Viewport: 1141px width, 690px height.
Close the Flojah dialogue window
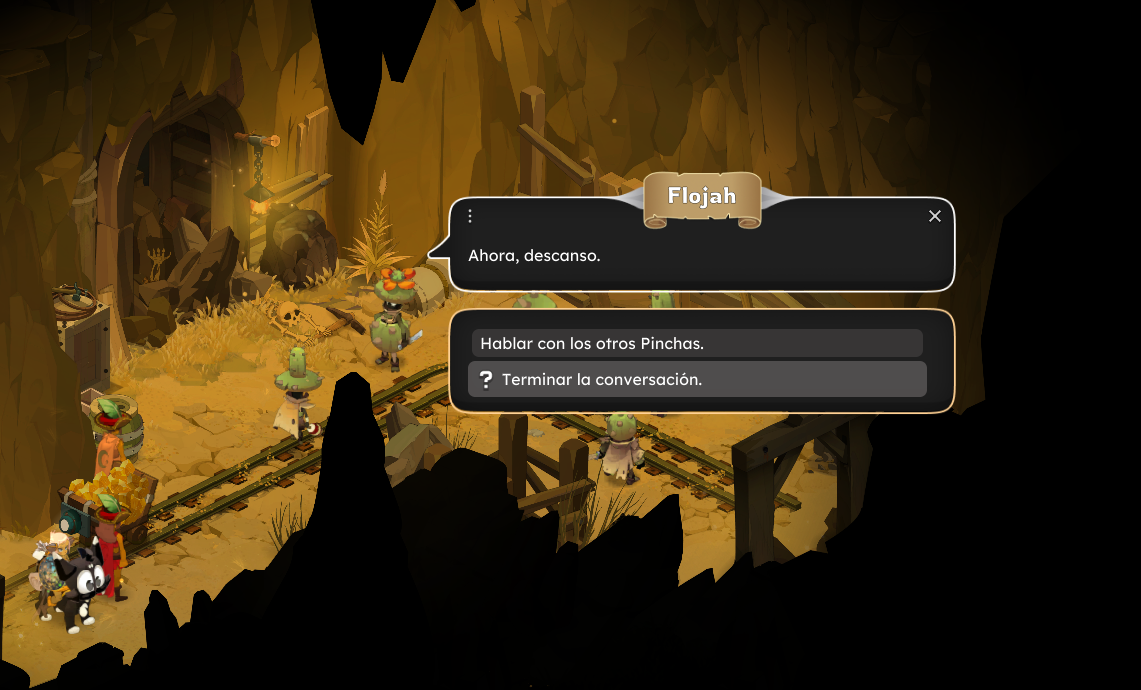click(935, 216)
